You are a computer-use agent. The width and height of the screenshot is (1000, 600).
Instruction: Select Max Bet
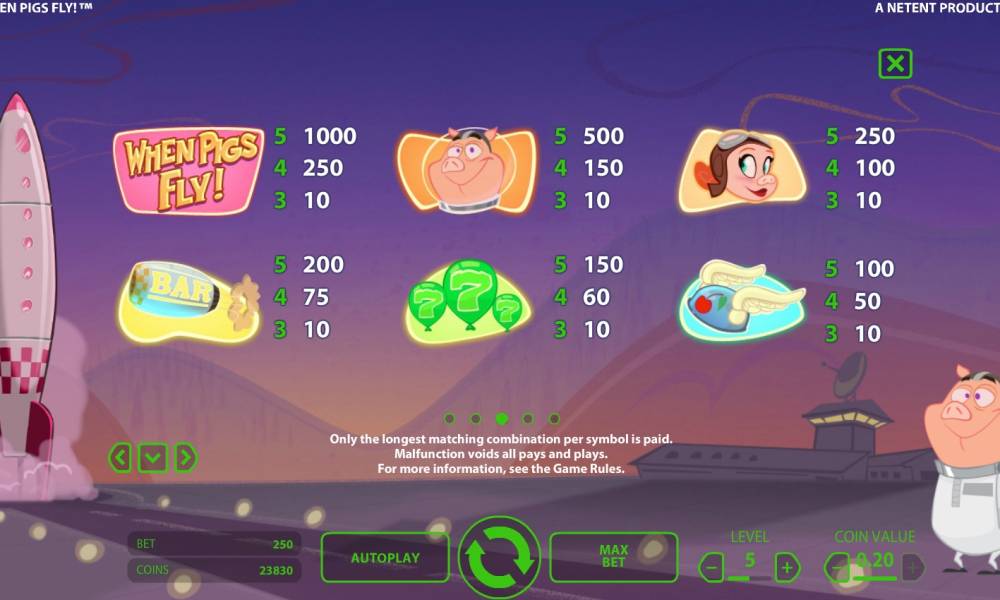[x=613, y=557]
